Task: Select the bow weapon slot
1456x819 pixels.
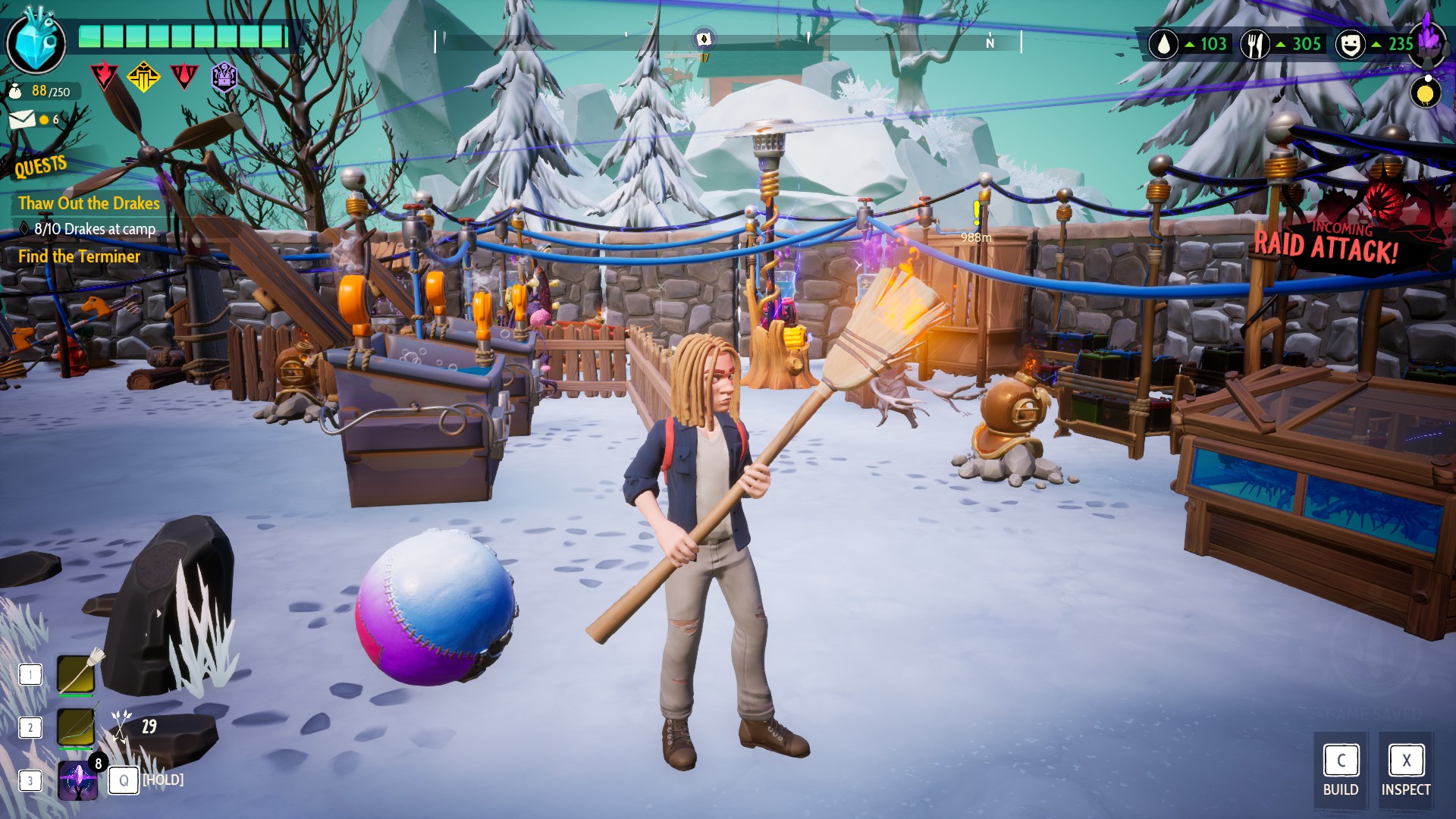Action: click(x=76, y=727)
